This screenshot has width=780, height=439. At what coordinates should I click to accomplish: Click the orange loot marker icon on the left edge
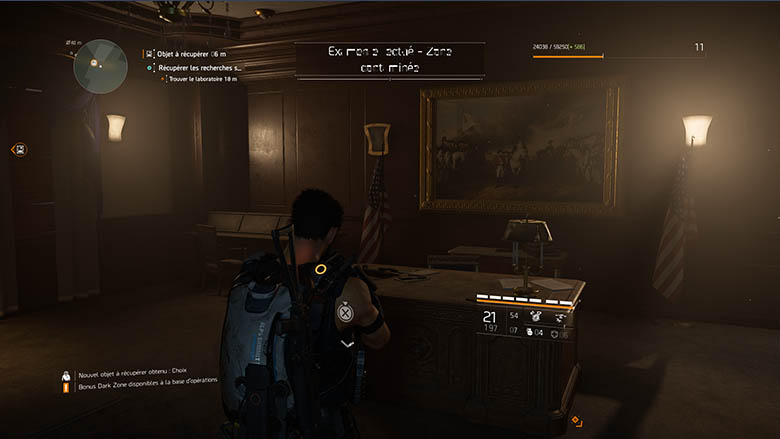19,149
